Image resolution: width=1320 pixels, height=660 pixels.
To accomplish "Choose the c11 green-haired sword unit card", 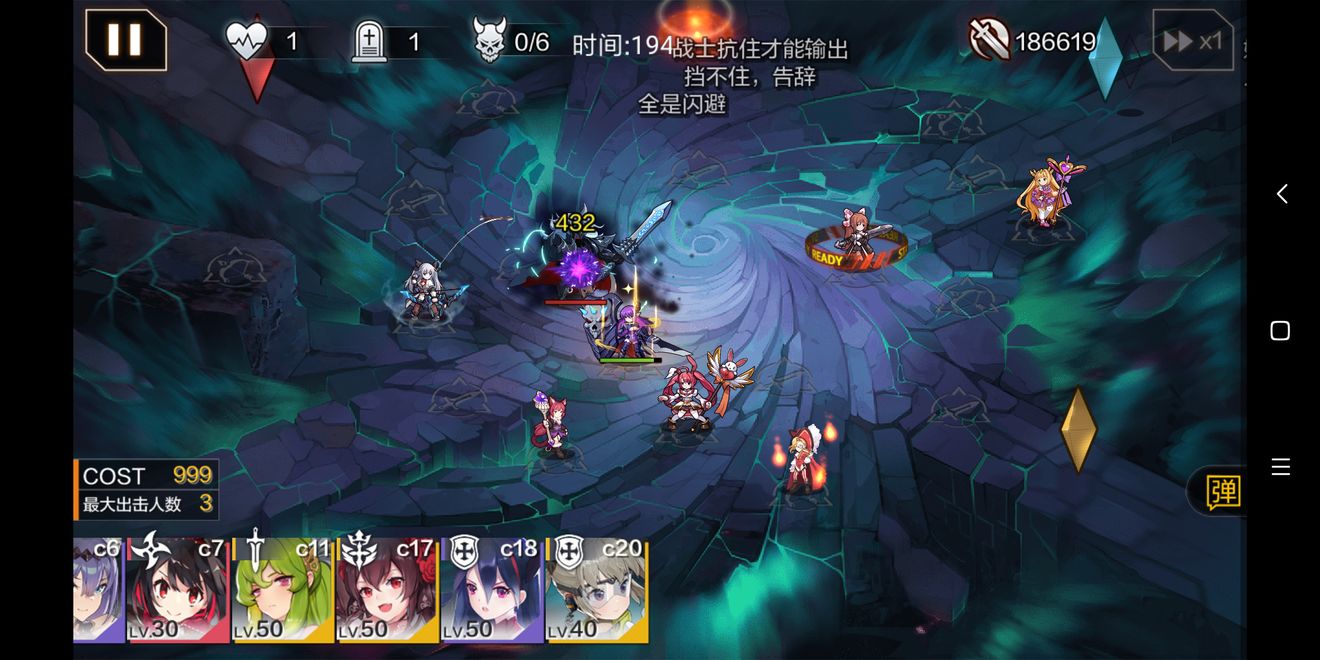I will point(282,591).
